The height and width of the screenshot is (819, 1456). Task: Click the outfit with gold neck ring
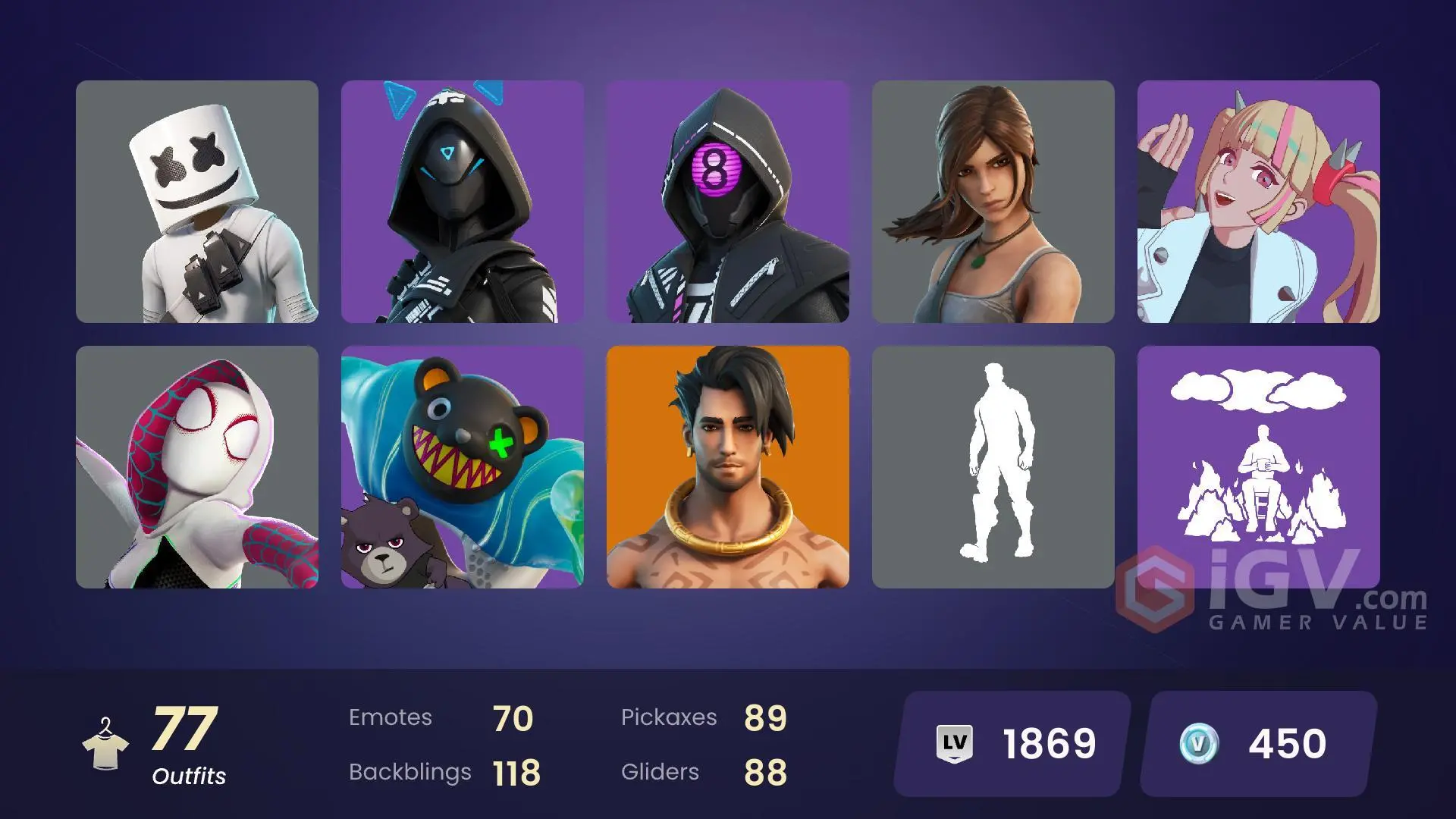point(728,470)
